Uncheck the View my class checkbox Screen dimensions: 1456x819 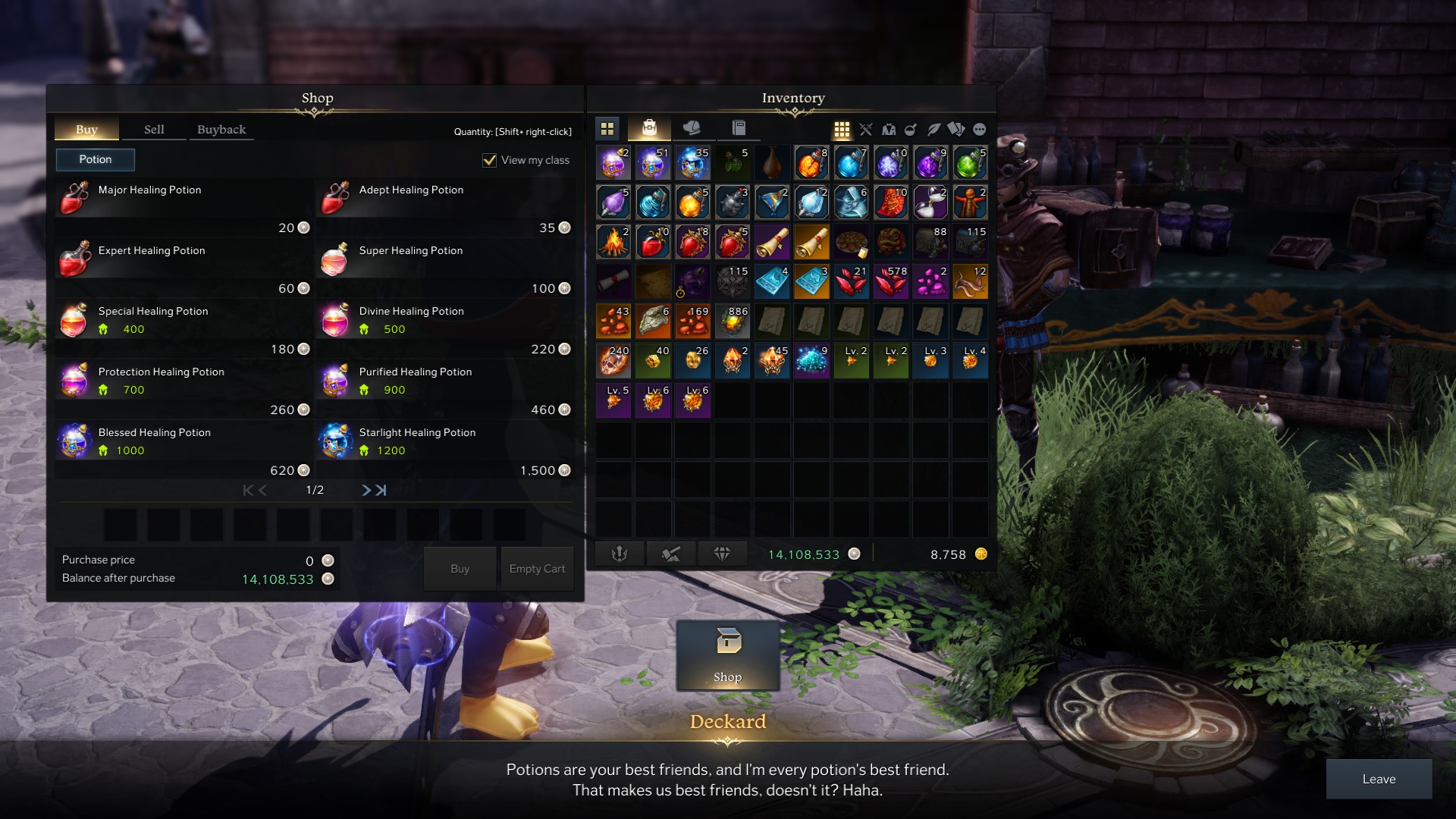tap(489, 160)
